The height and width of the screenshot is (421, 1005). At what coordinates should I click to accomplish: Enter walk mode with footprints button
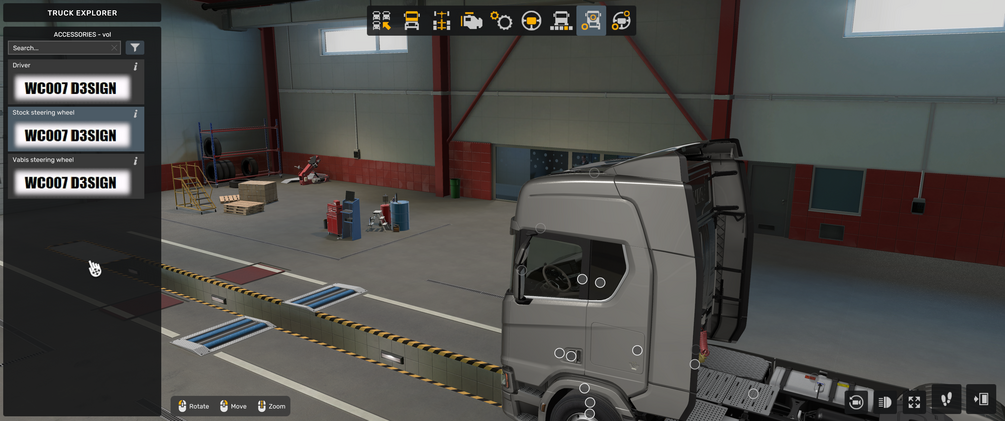click(x=946, y=400)
